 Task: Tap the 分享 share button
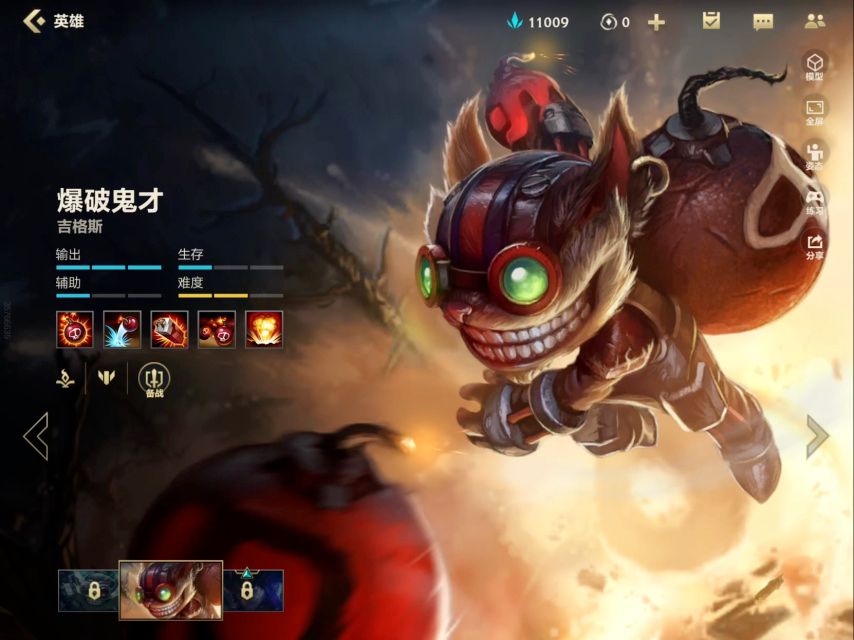click(815, 246)
